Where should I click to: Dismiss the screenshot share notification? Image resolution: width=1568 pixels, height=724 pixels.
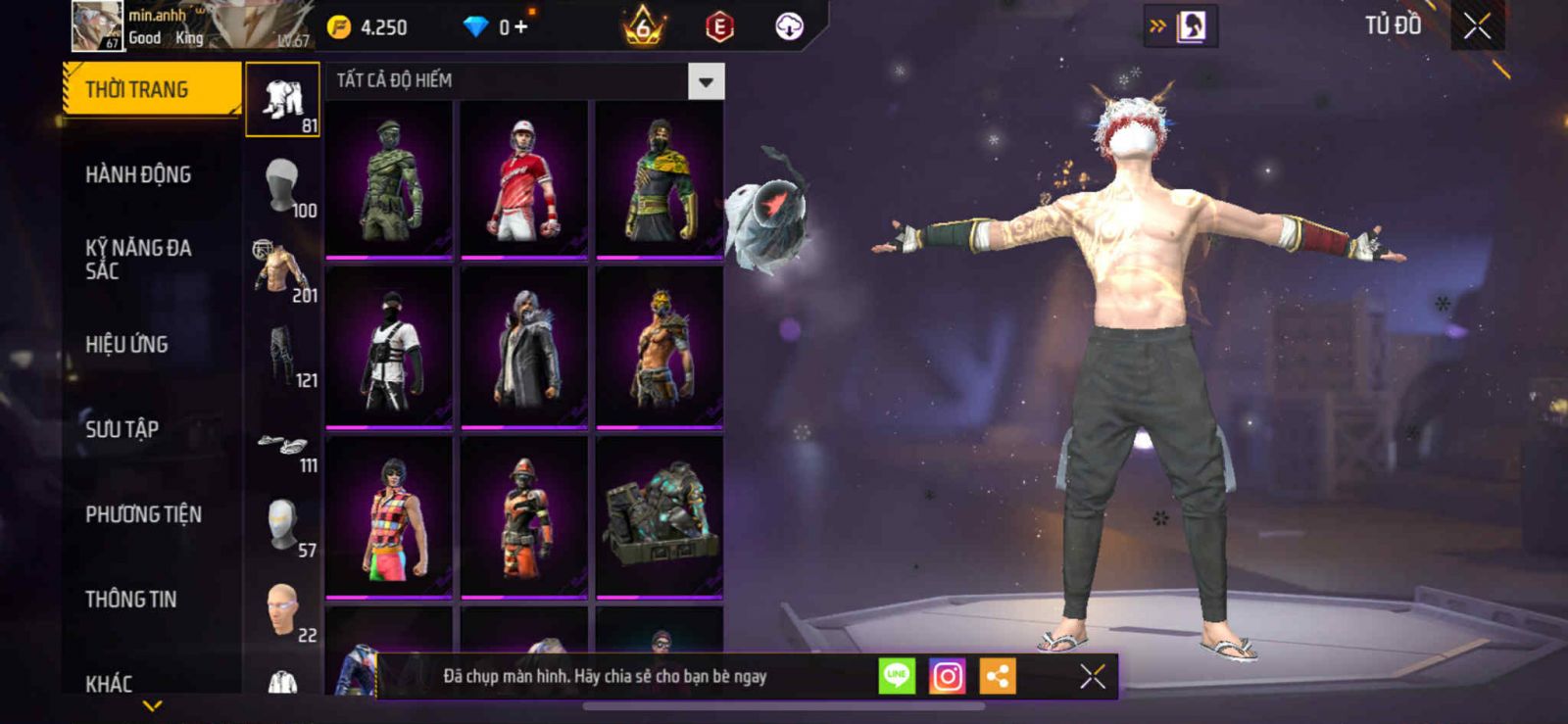(x=1093, y=676)
